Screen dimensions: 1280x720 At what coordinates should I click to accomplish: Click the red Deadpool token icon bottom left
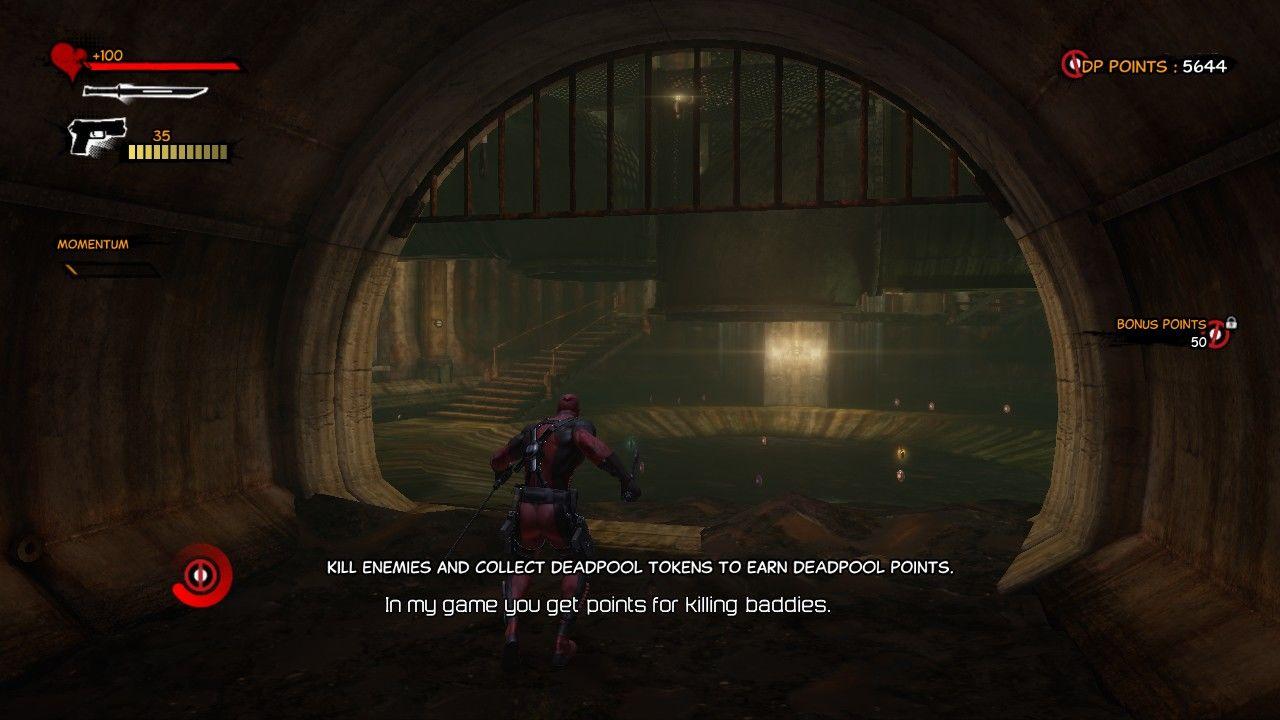point(202,577)
